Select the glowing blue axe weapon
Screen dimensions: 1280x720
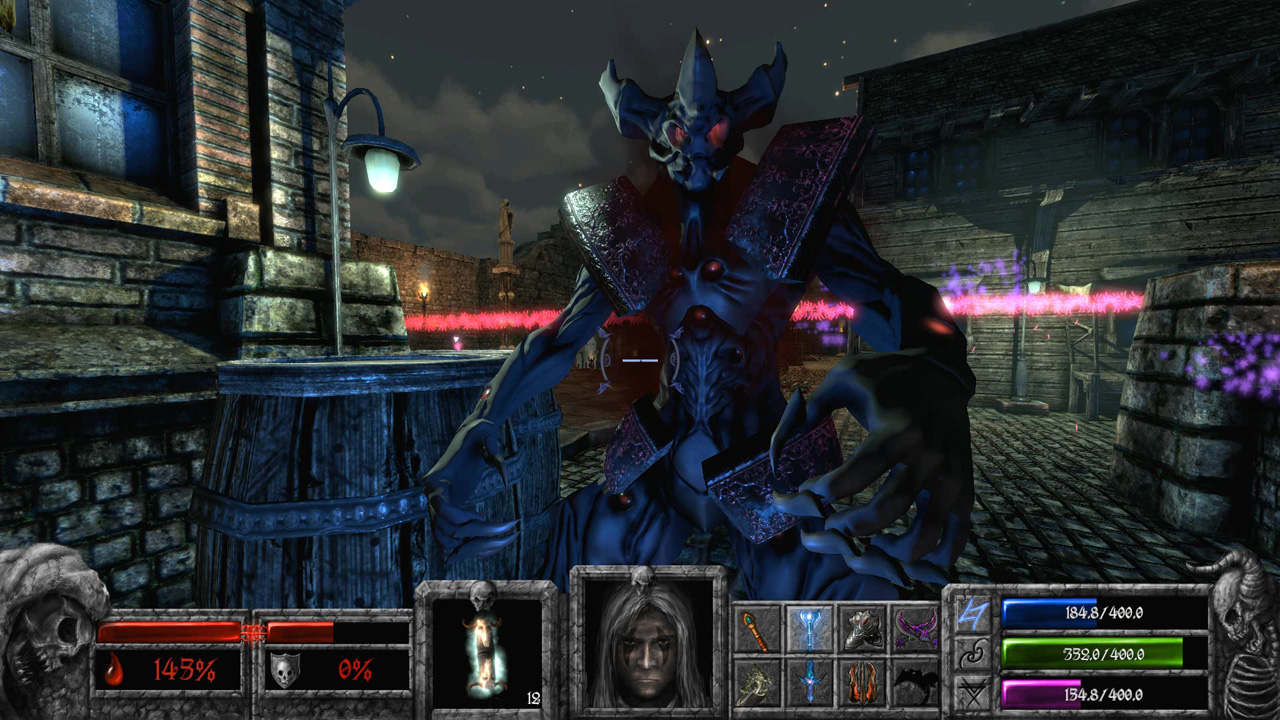[809, 629]
